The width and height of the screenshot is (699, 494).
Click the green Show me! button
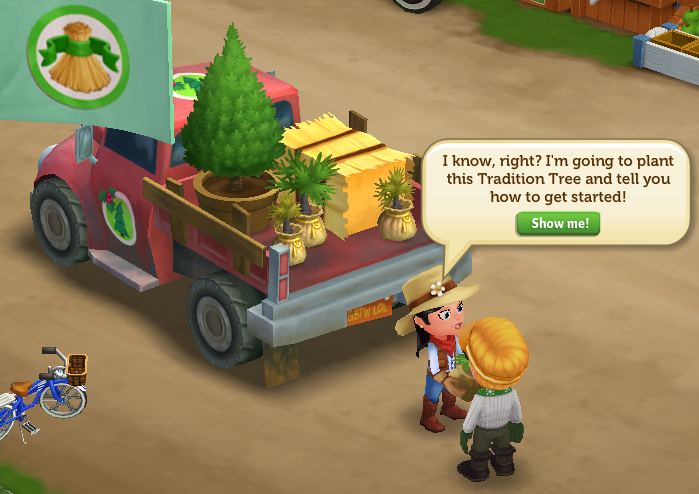click(x=558, y=223)
